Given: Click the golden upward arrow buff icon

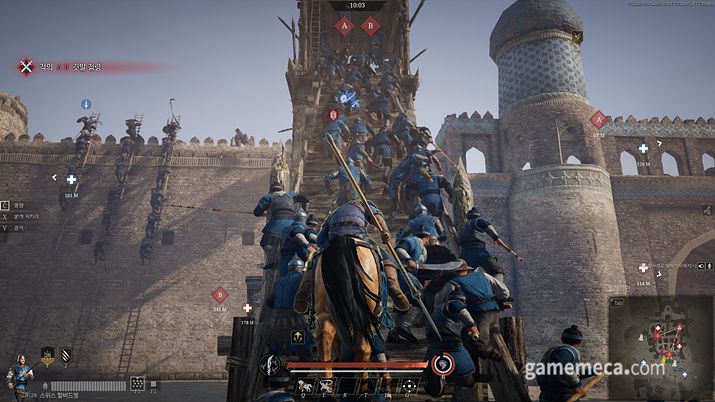Looking at the screenshot, I should [297, 337].
